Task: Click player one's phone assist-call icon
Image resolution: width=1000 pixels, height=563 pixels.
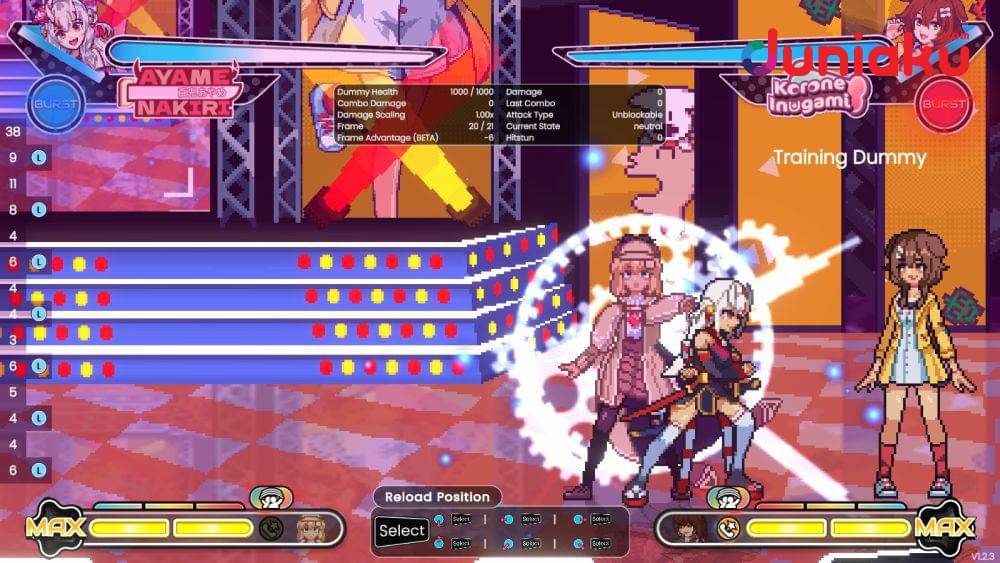Action: pyautogui.click(x=270, y=527)
